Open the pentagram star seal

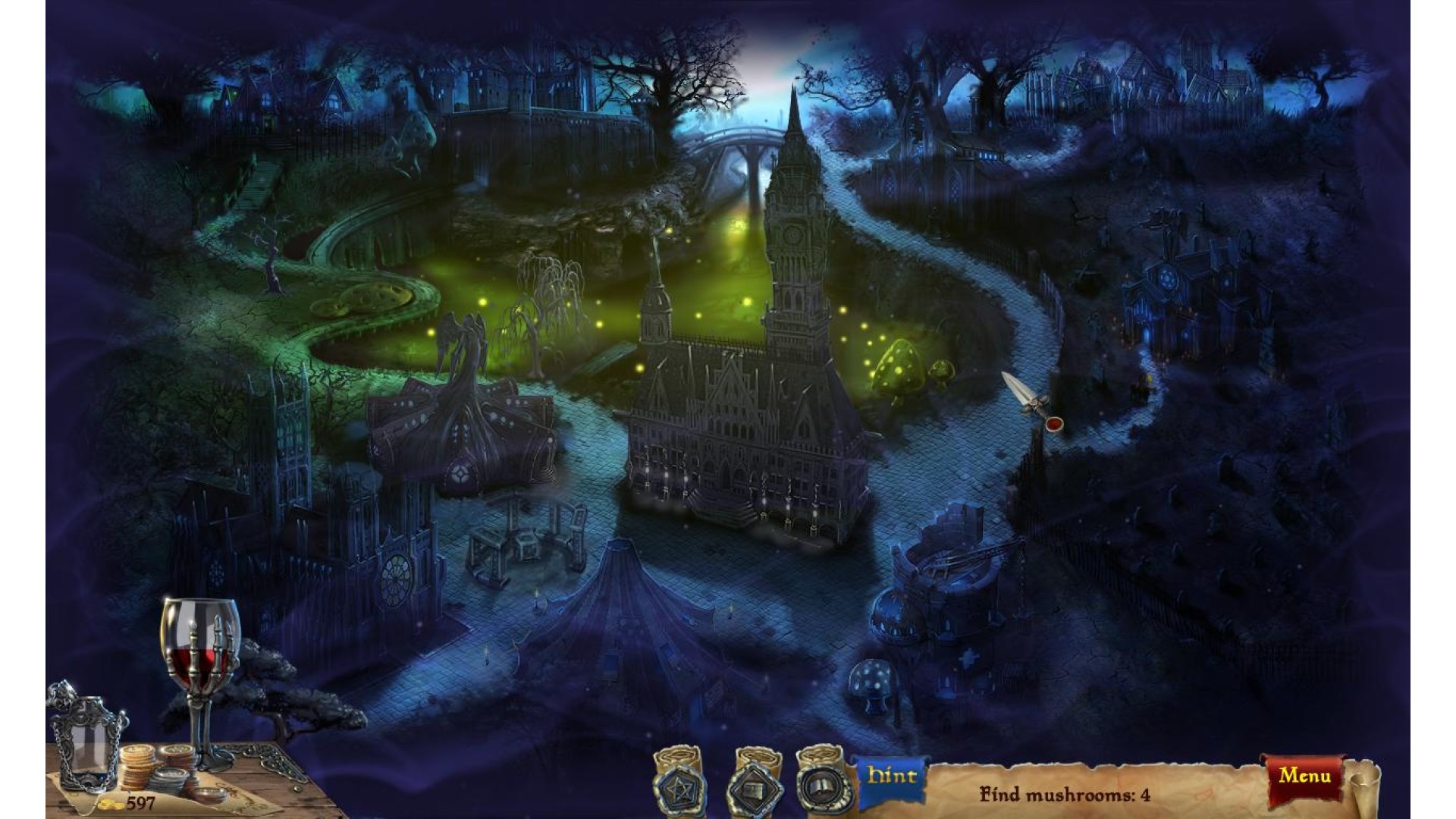pos(680,787)
